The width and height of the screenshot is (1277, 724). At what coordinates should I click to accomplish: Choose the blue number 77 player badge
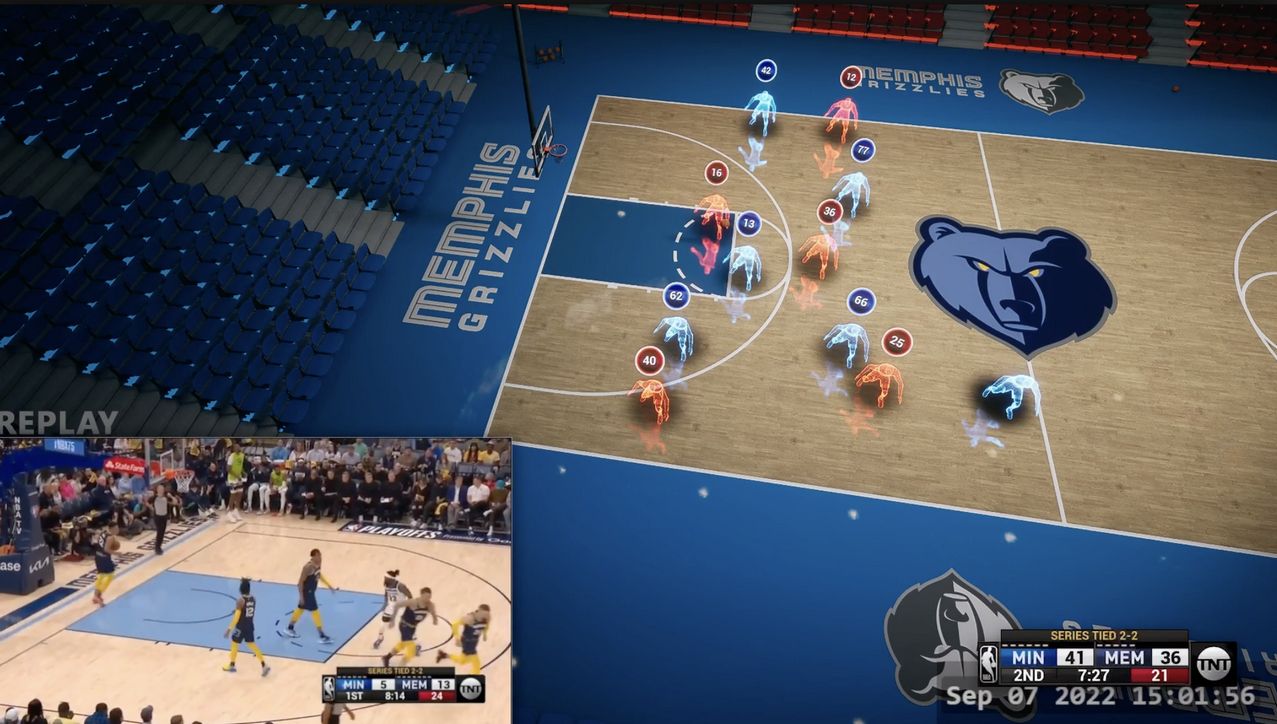pos(863,151)
